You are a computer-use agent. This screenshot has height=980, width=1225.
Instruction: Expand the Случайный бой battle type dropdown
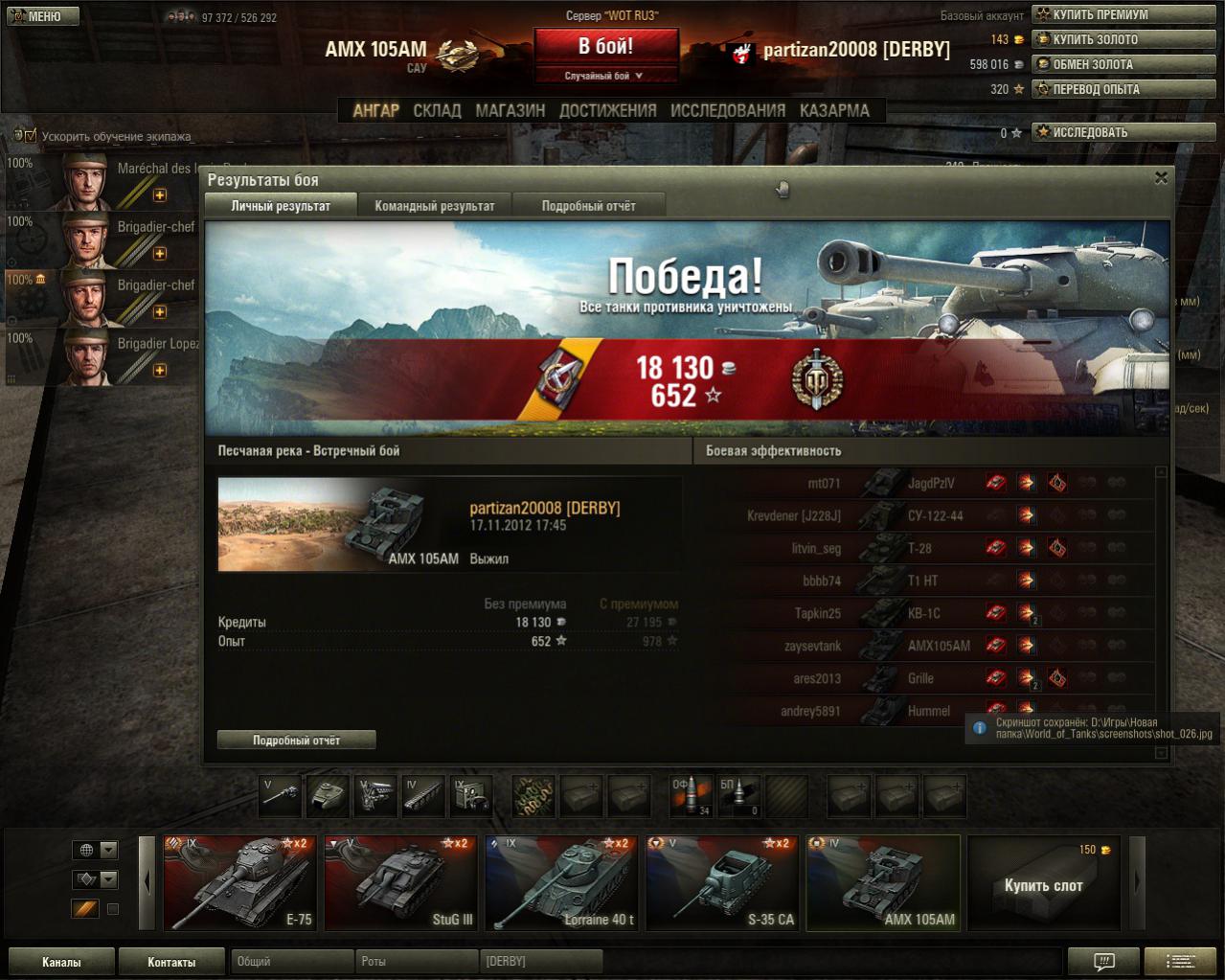(605, 76)
